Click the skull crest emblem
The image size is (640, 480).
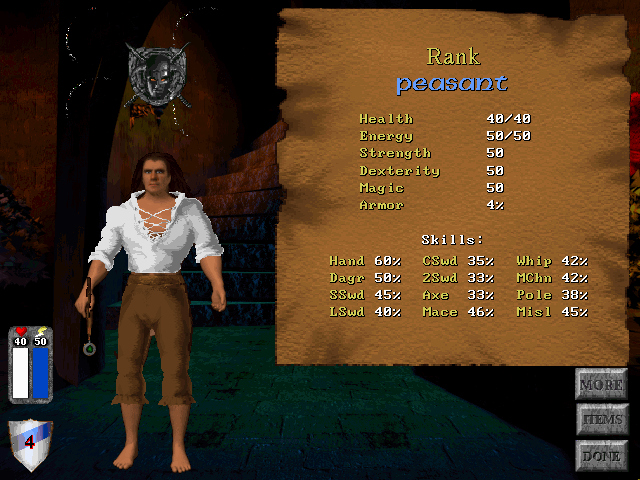(158, 75)
